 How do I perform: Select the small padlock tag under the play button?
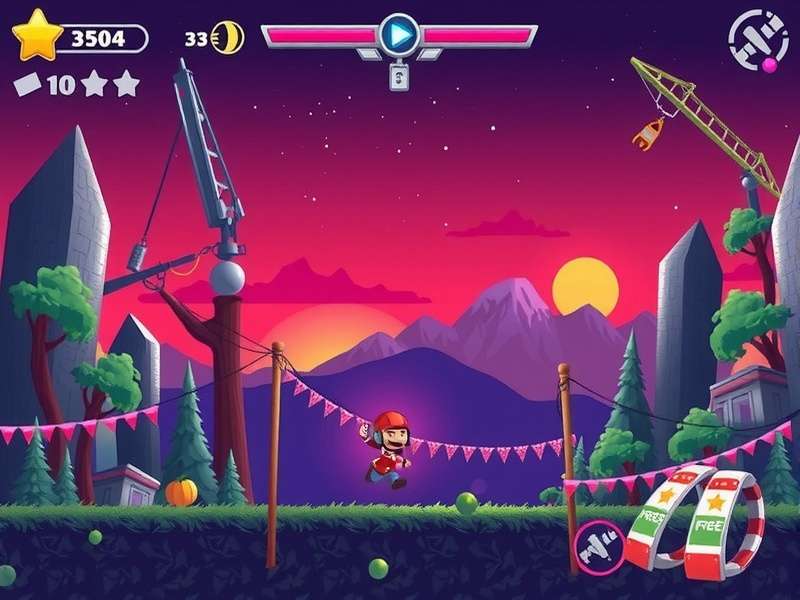(399, 76)
